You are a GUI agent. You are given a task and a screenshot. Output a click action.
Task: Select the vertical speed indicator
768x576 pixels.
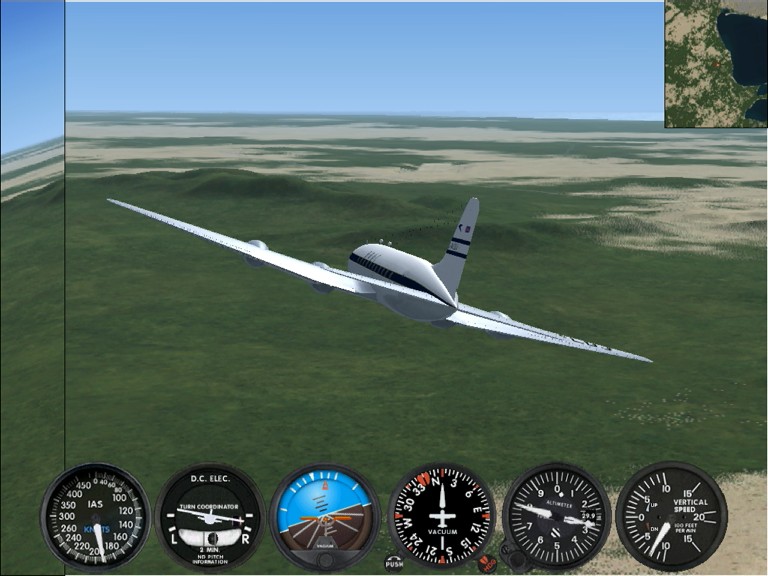coord(671,516)
